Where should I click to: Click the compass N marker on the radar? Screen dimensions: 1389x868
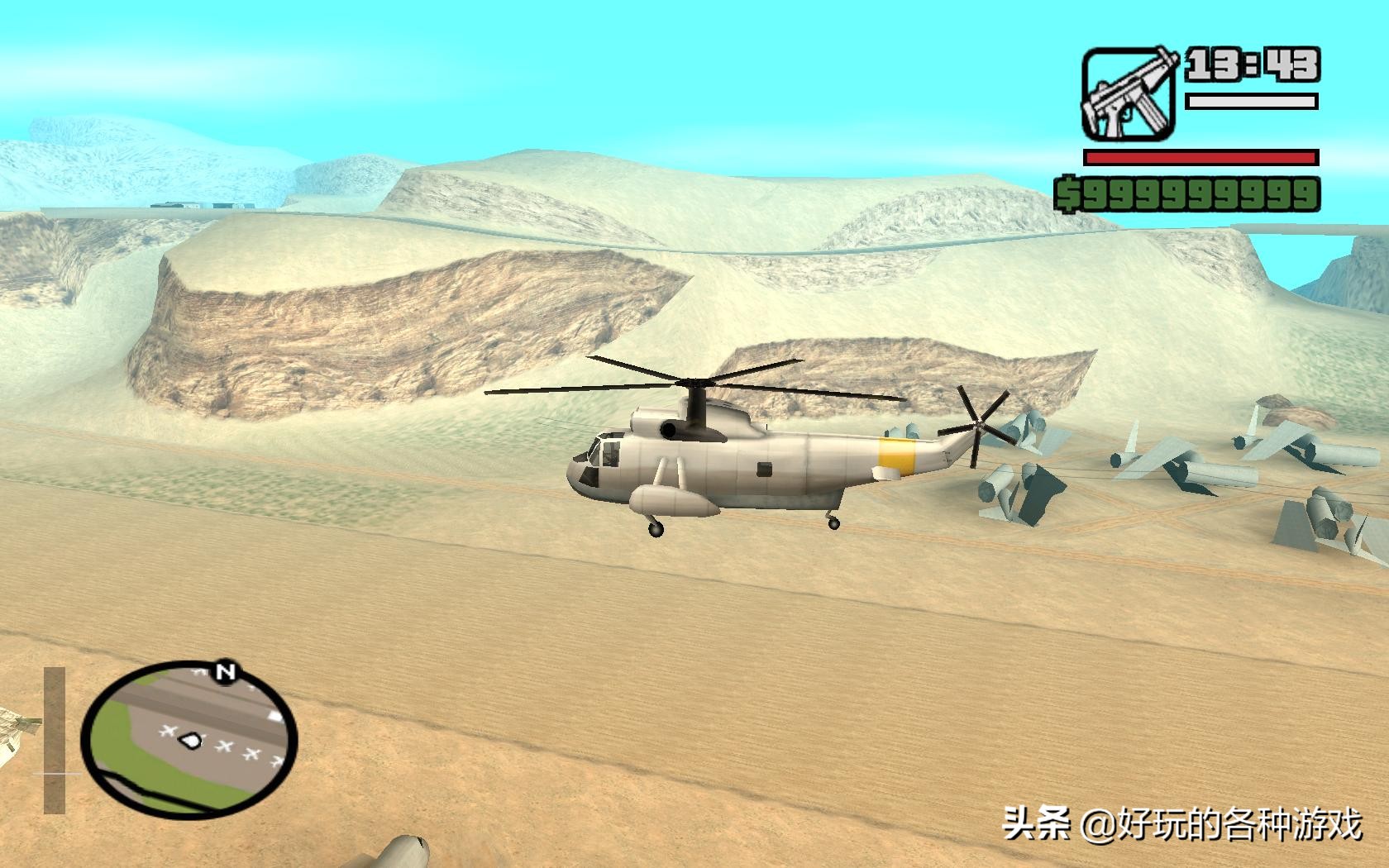227,670
